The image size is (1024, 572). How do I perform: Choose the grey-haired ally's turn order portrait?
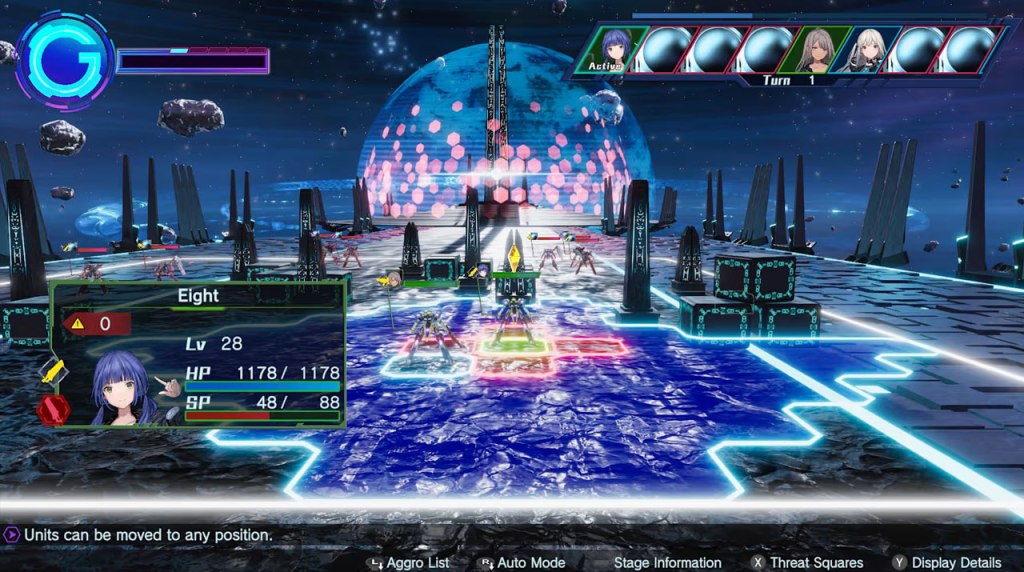click(x=818, y=49)
